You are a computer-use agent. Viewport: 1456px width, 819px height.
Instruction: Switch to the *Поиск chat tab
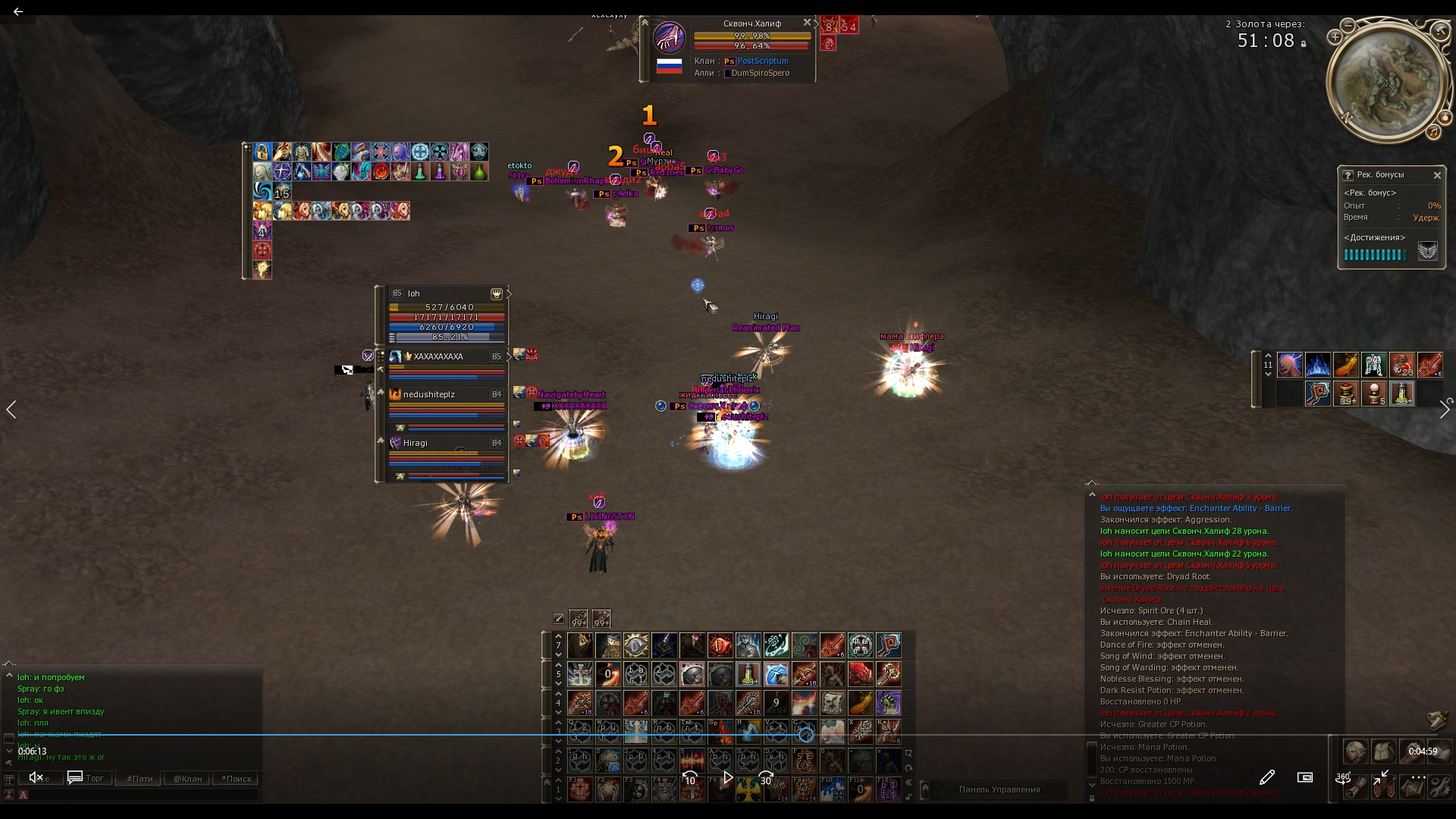click(237, 779)
